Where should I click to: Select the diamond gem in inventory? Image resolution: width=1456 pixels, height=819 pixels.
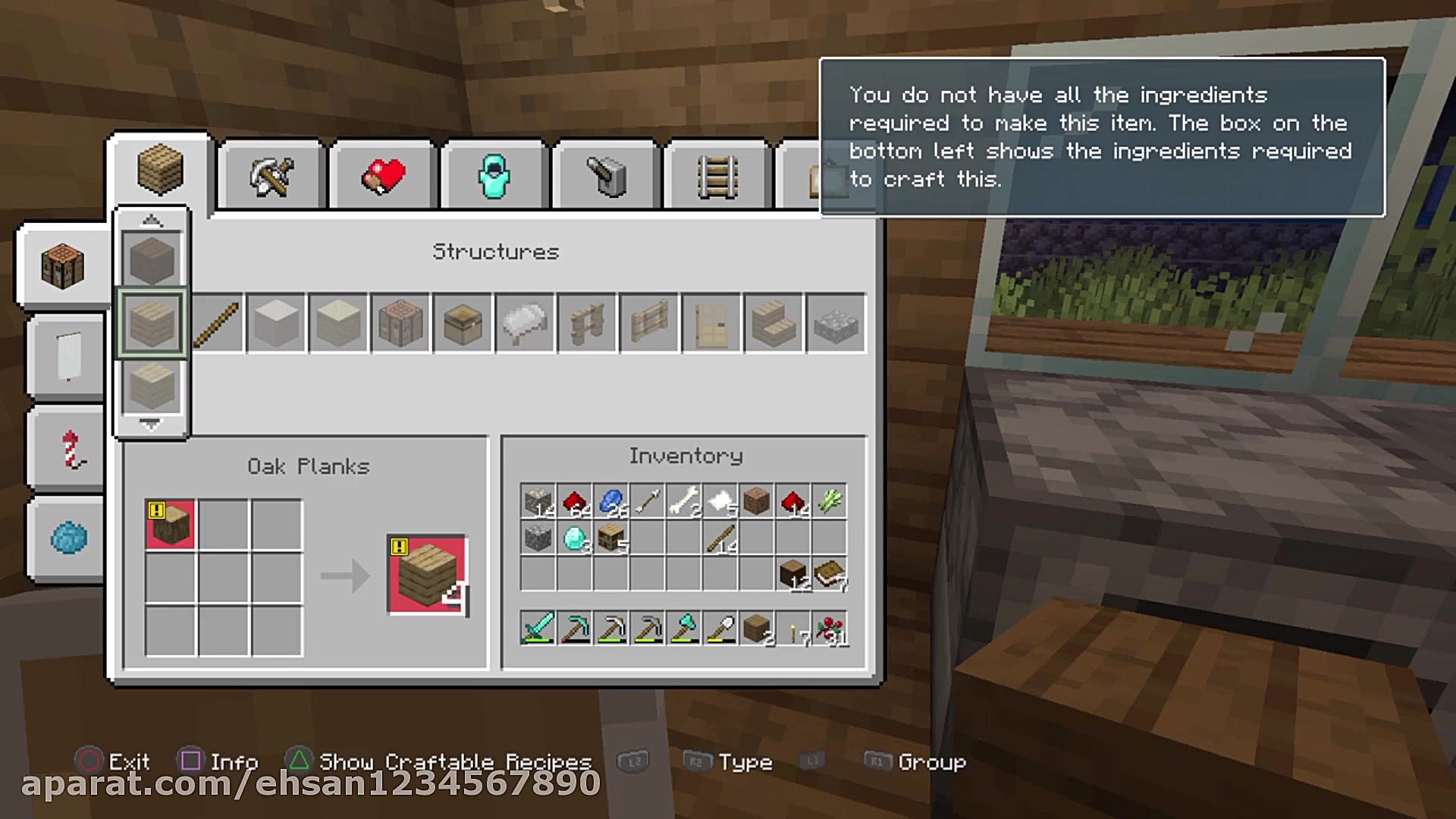coord(575,538)
